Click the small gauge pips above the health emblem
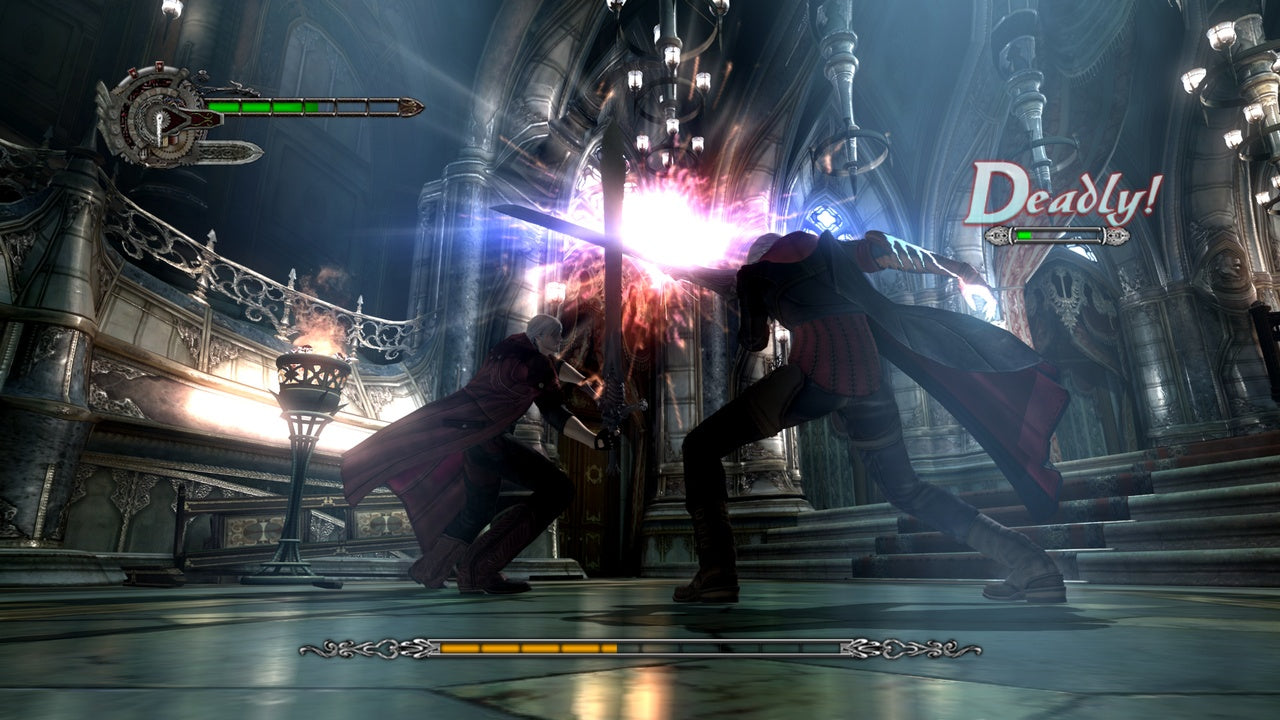 tap(146, 68)
